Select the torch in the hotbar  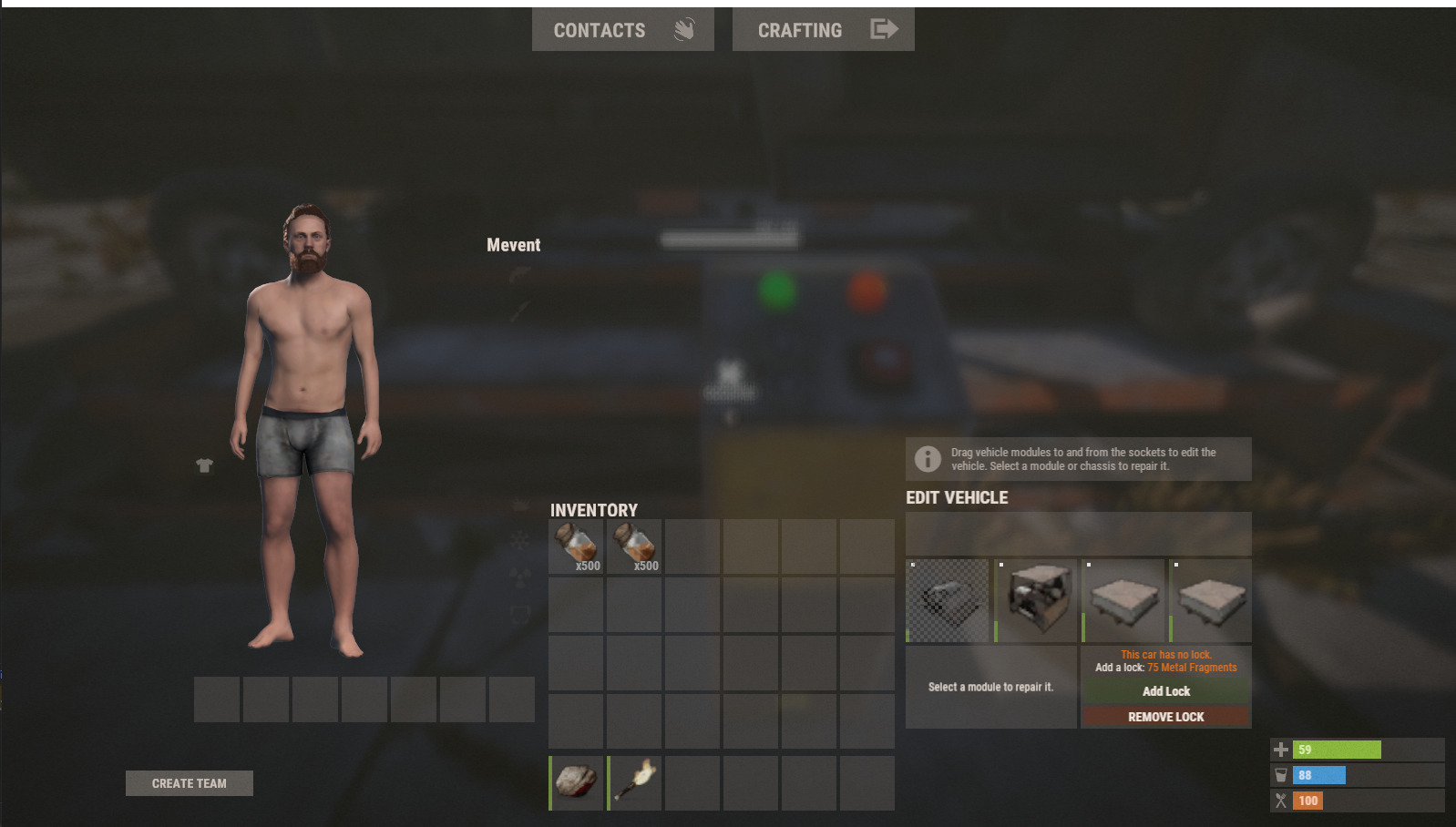[634, 782]
